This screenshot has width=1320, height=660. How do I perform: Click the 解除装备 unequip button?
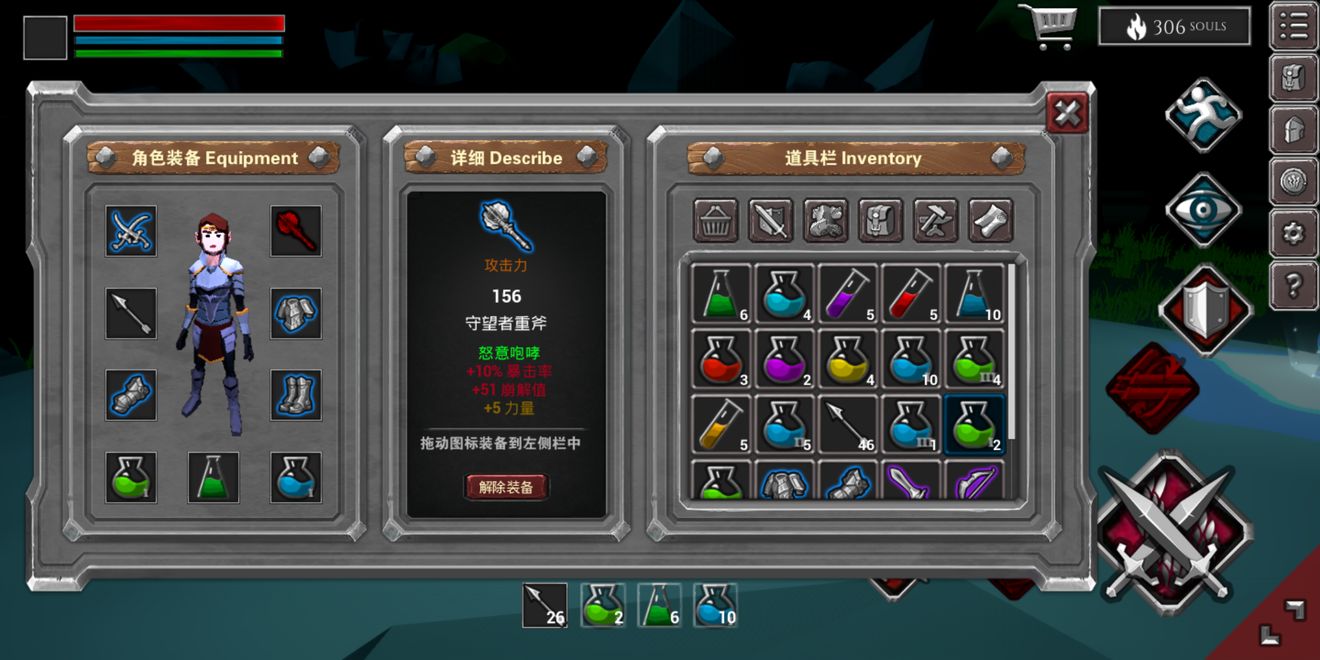coord(506,487)
